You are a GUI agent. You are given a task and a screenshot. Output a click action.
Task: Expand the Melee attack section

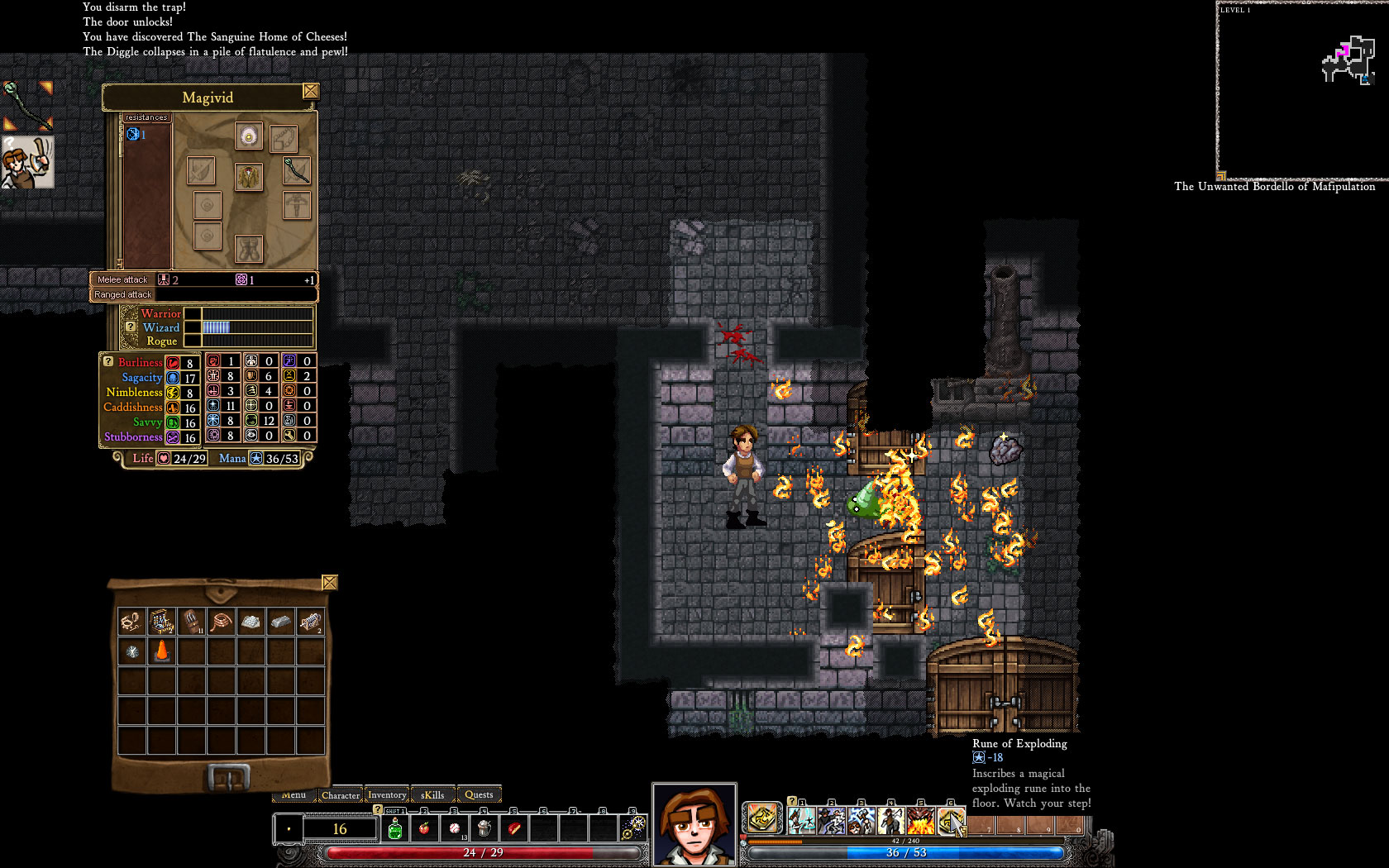[x=122, y=279]
